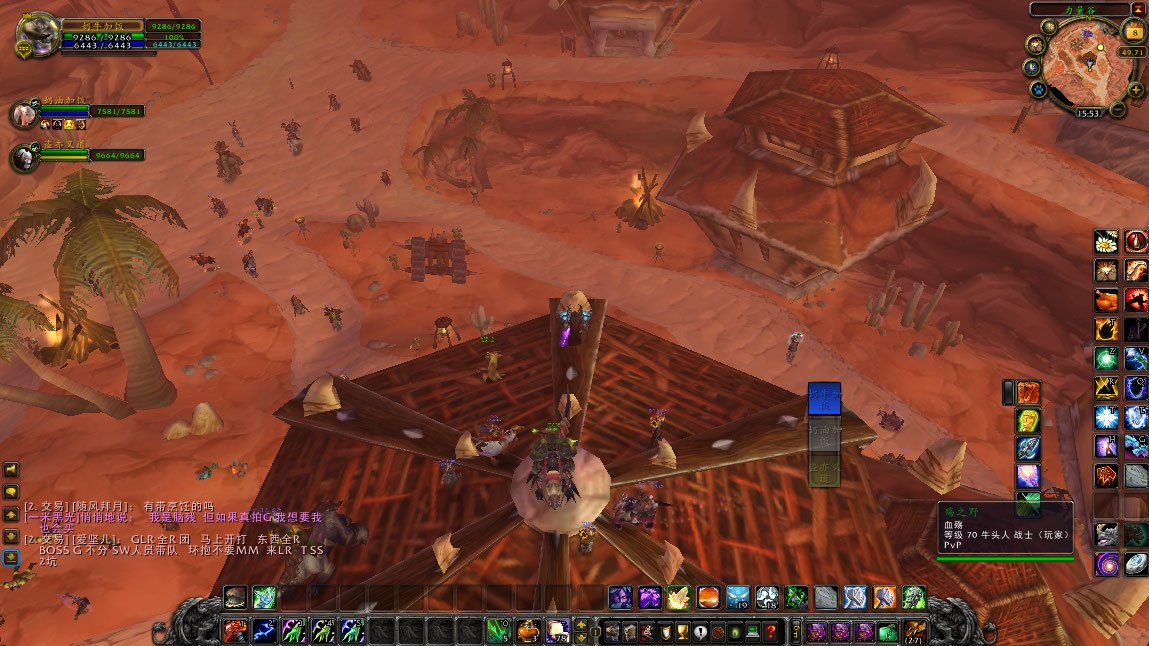The height and width of the screenshot is (646, 1149).
Task: Activate the white daisy flower ability
Action: (1106, 241)
